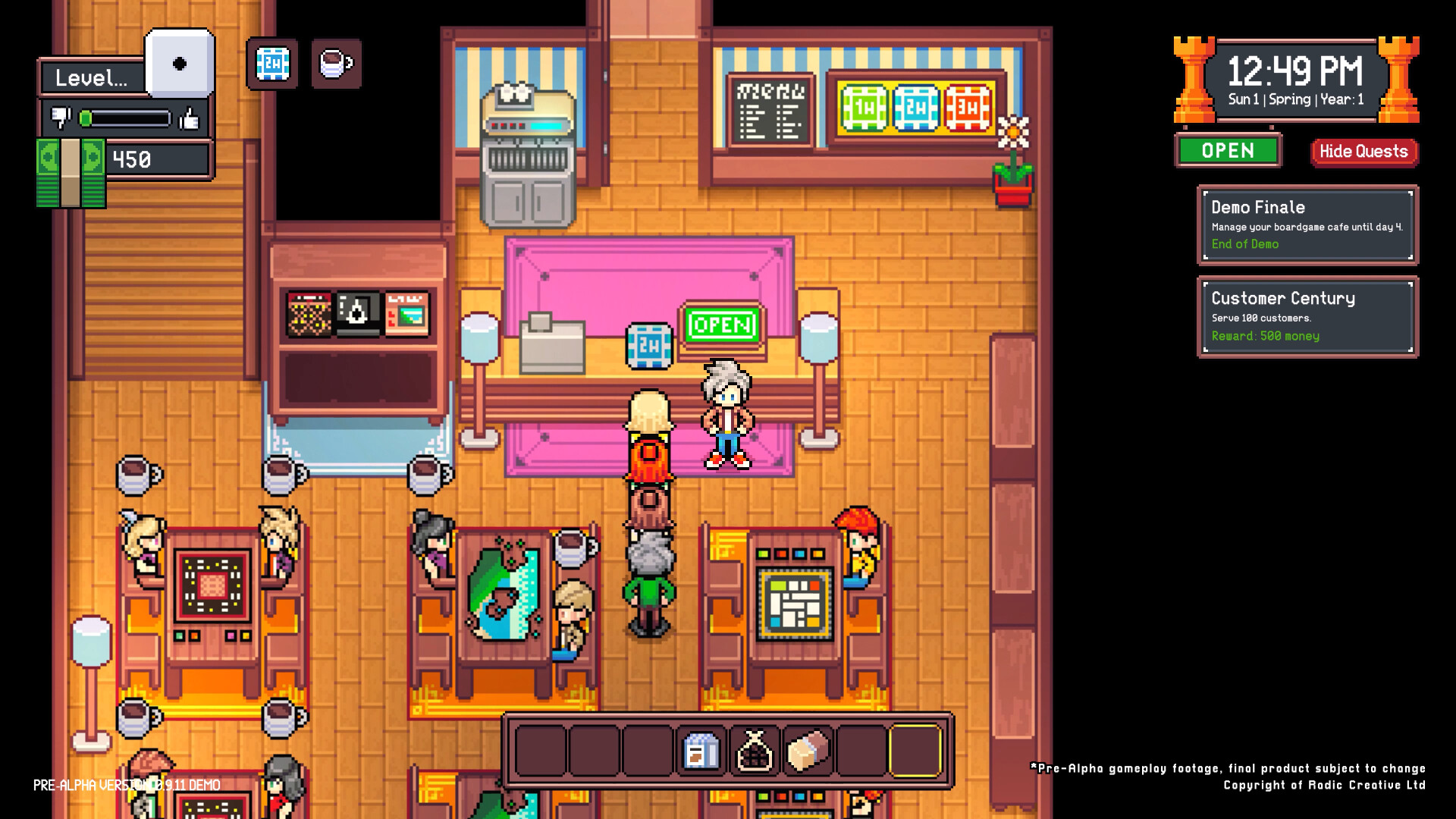This screenshot has height=819, width=1456.
Task: Toggle the shop OPEN status
Action: click(1228, 151)
